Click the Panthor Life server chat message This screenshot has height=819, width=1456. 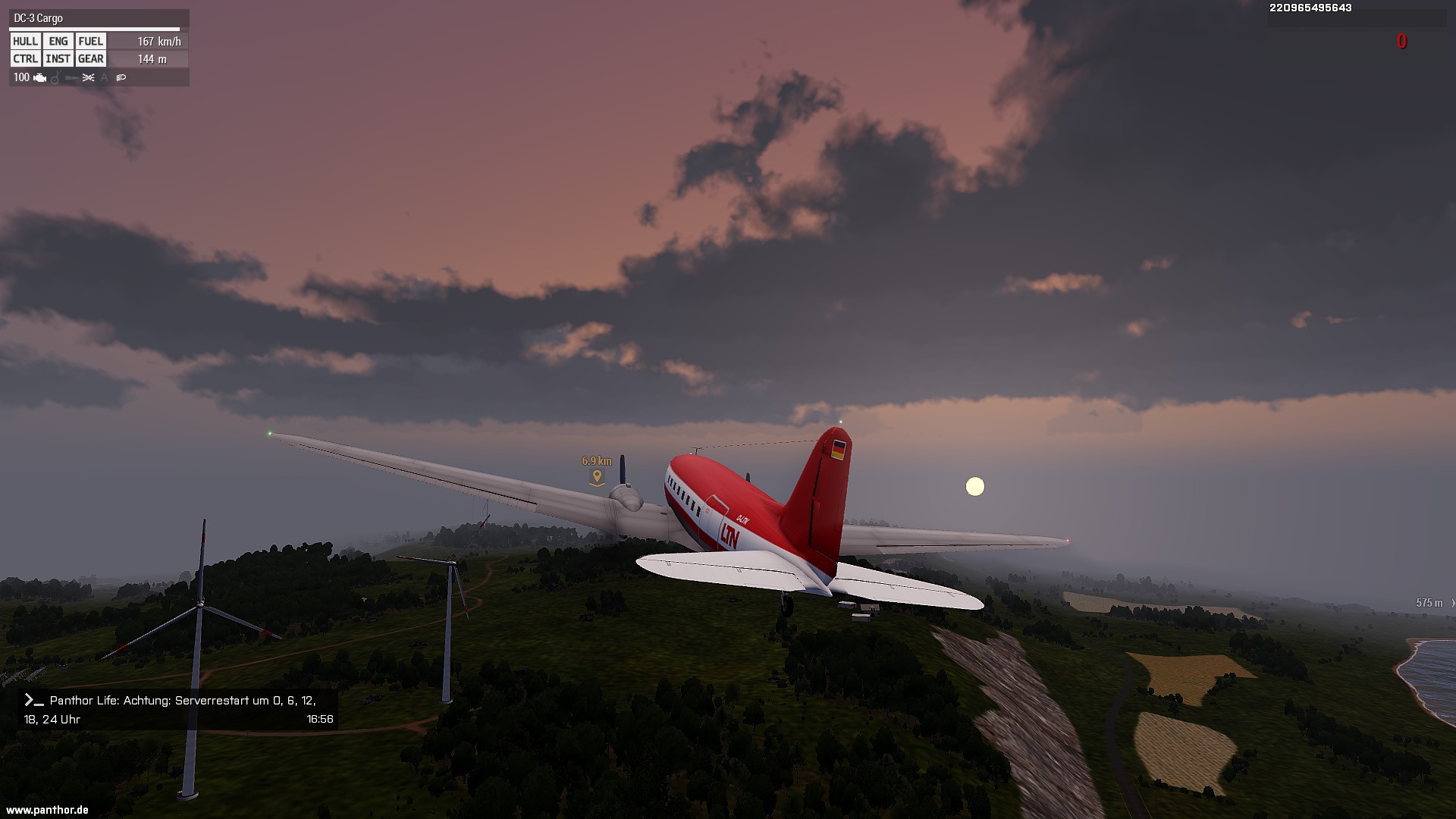pyautogui.click(x=178, y=709)
